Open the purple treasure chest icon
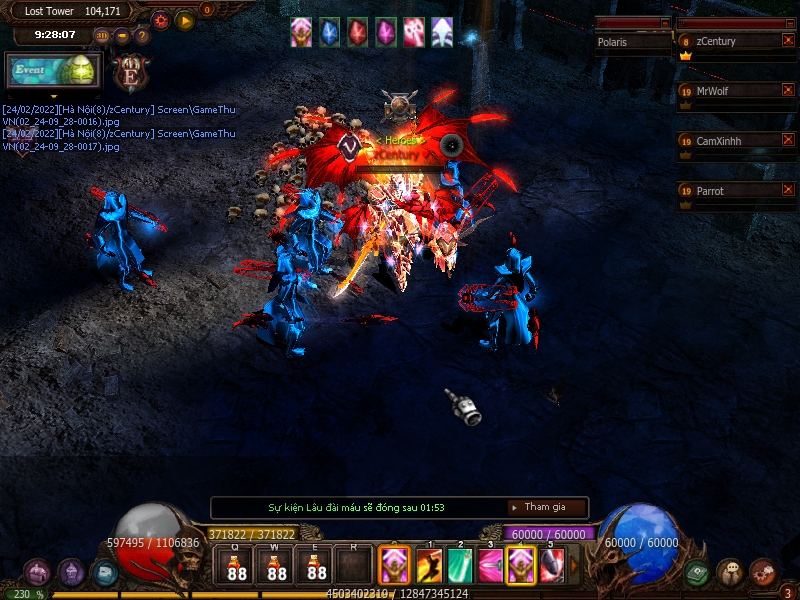The image size is (800, 600). [38, 572]
